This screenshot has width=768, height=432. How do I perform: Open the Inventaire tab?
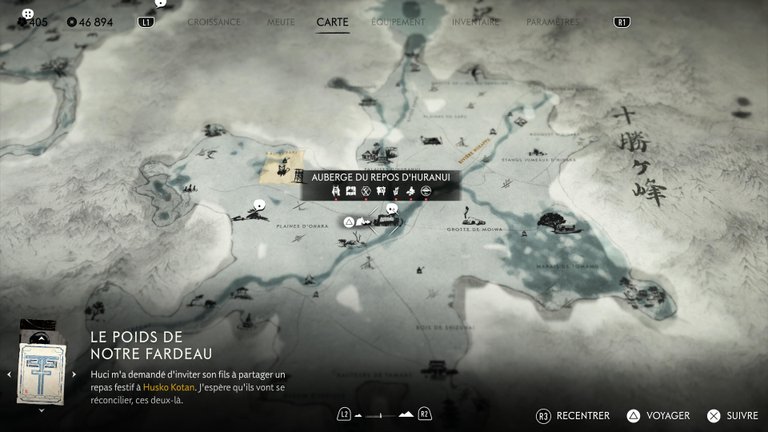click(475, 21)
